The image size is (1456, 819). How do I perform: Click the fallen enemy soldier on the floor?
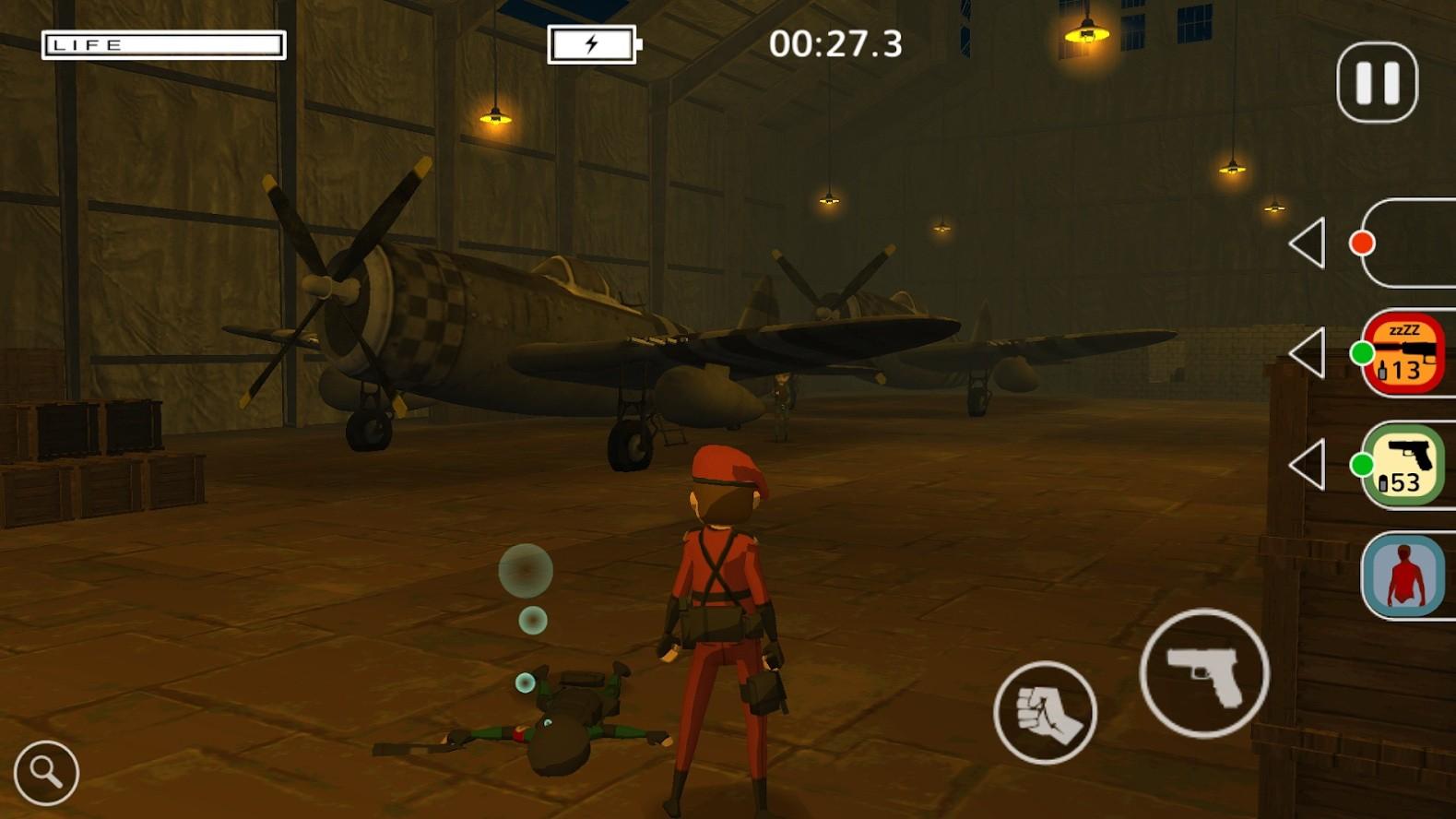[562, 719]
